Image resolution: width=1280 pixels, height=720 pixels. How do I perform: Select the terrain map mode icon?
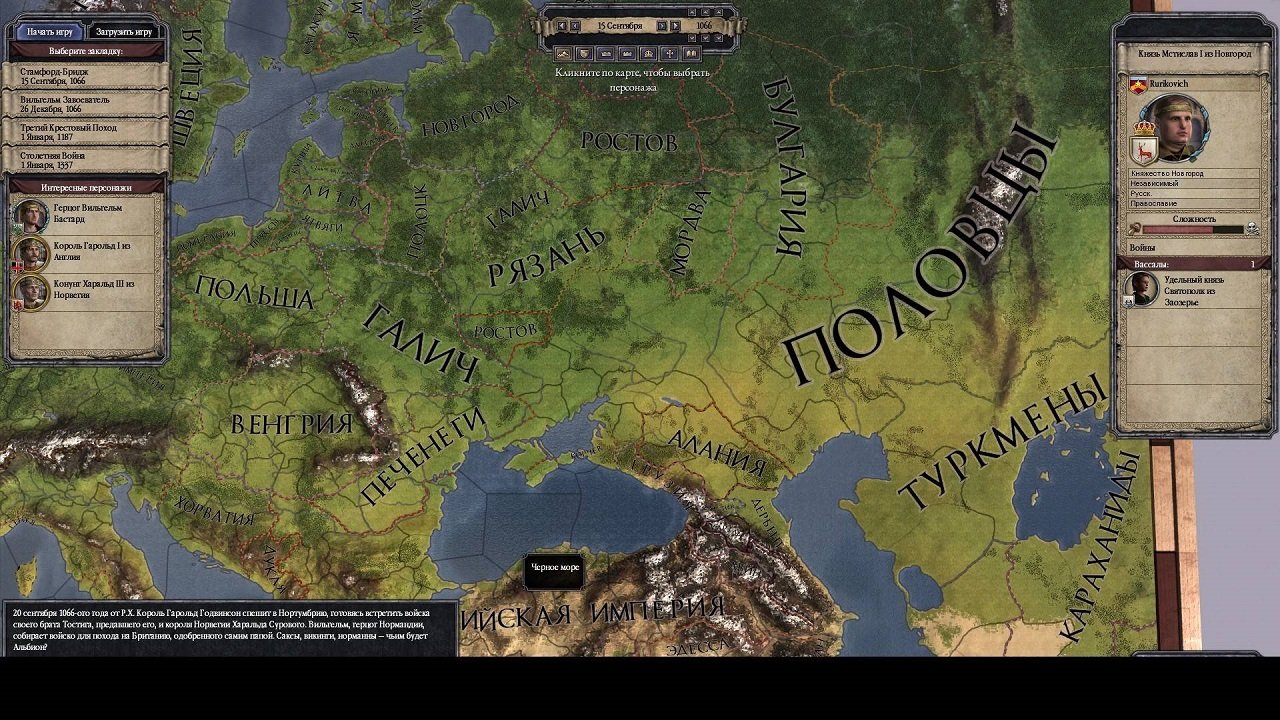point(563,55)
